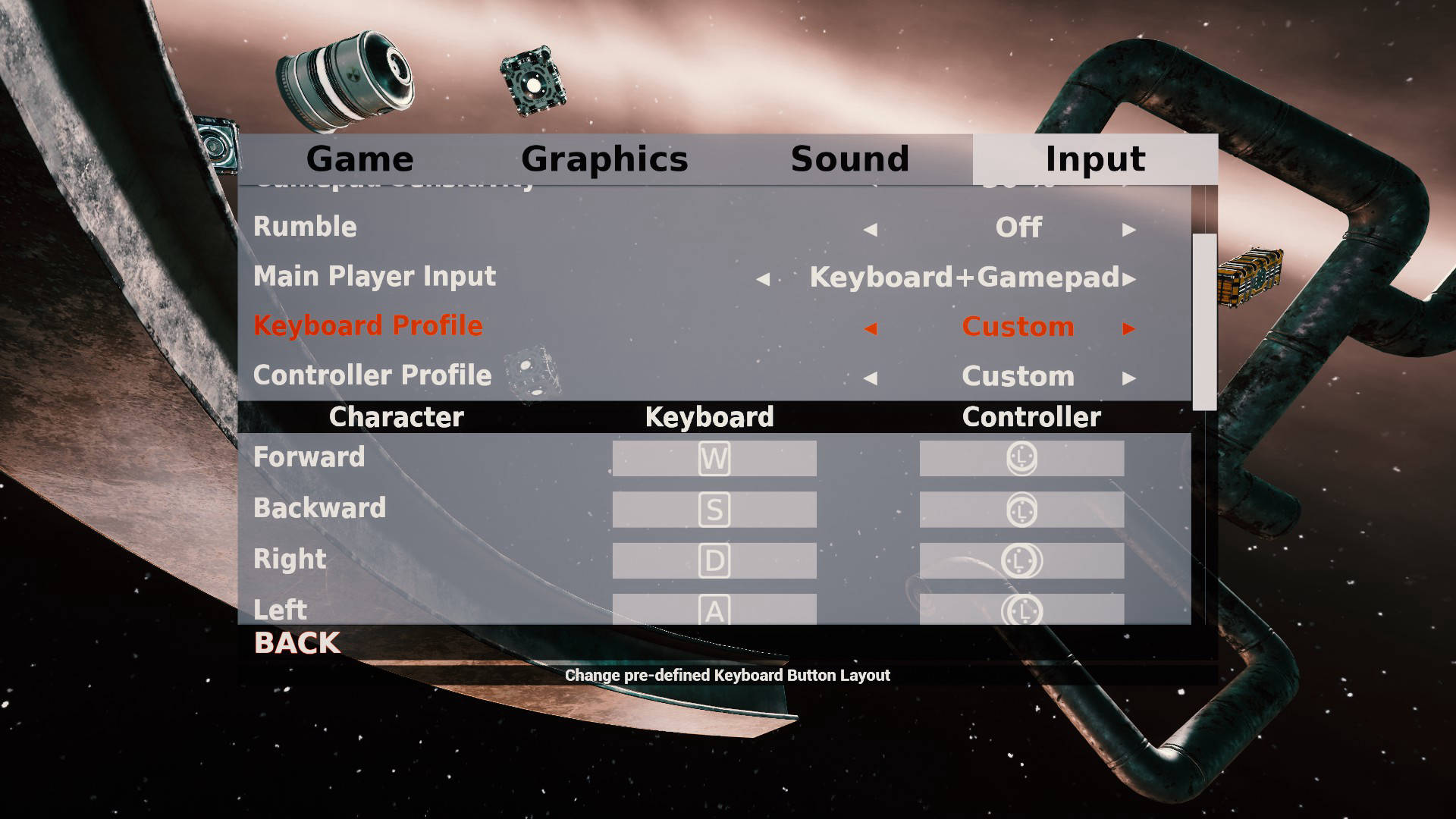Open the Graphics settings tab

[604, 159]
